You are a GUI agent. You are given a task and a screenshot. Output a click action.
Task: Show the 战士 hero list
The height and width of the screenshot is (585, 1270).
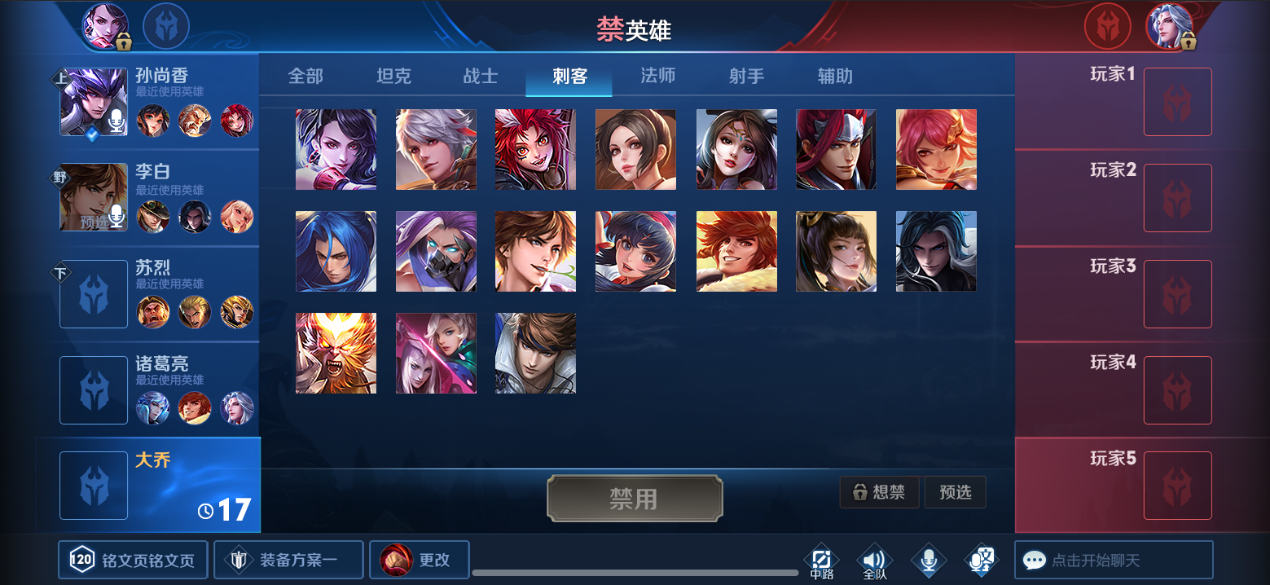click(480, 76)
